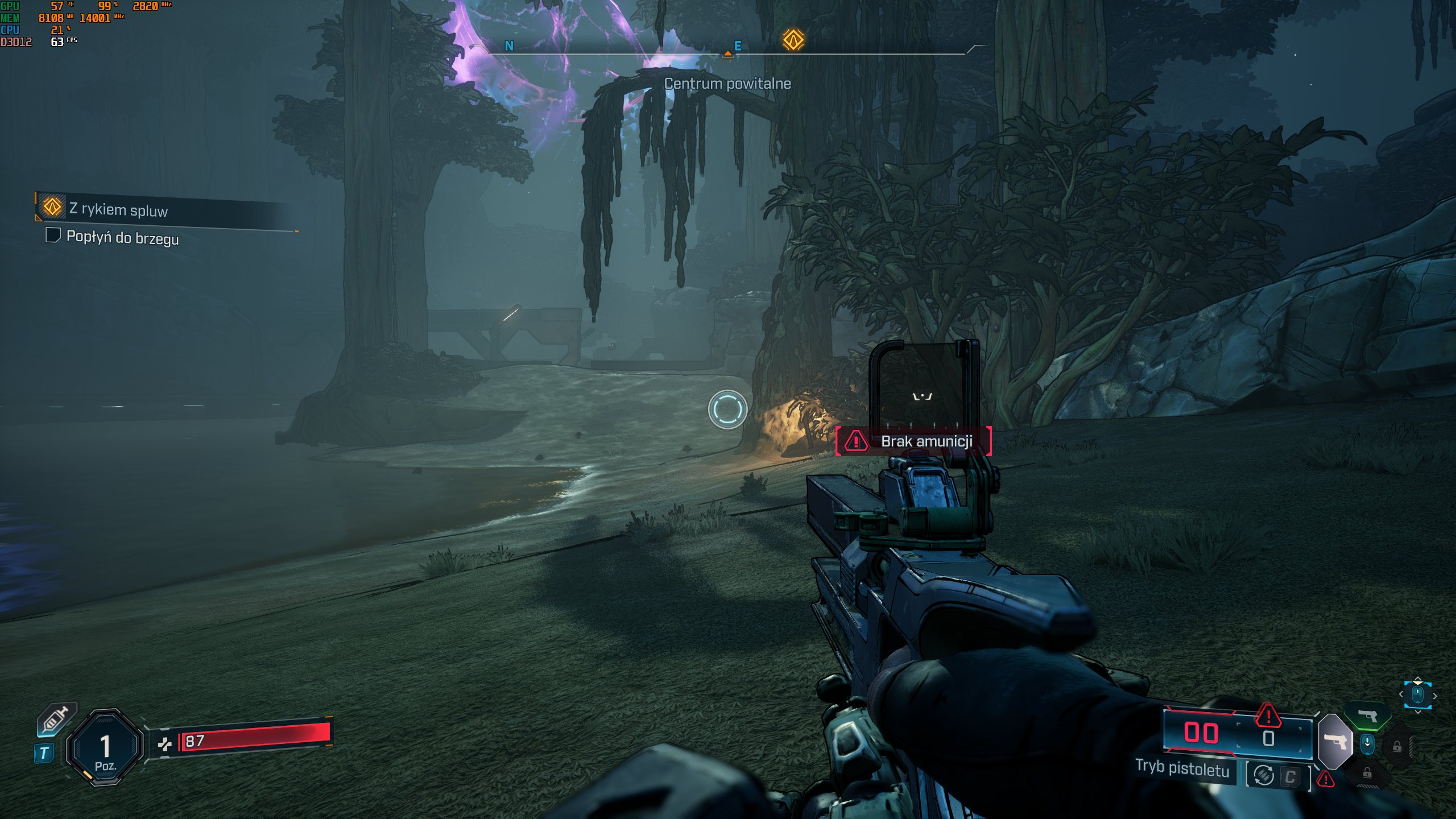1456x819 pixels.
Task: Activate the ammo-cycle weapon mode icon
Action: 1264,775
